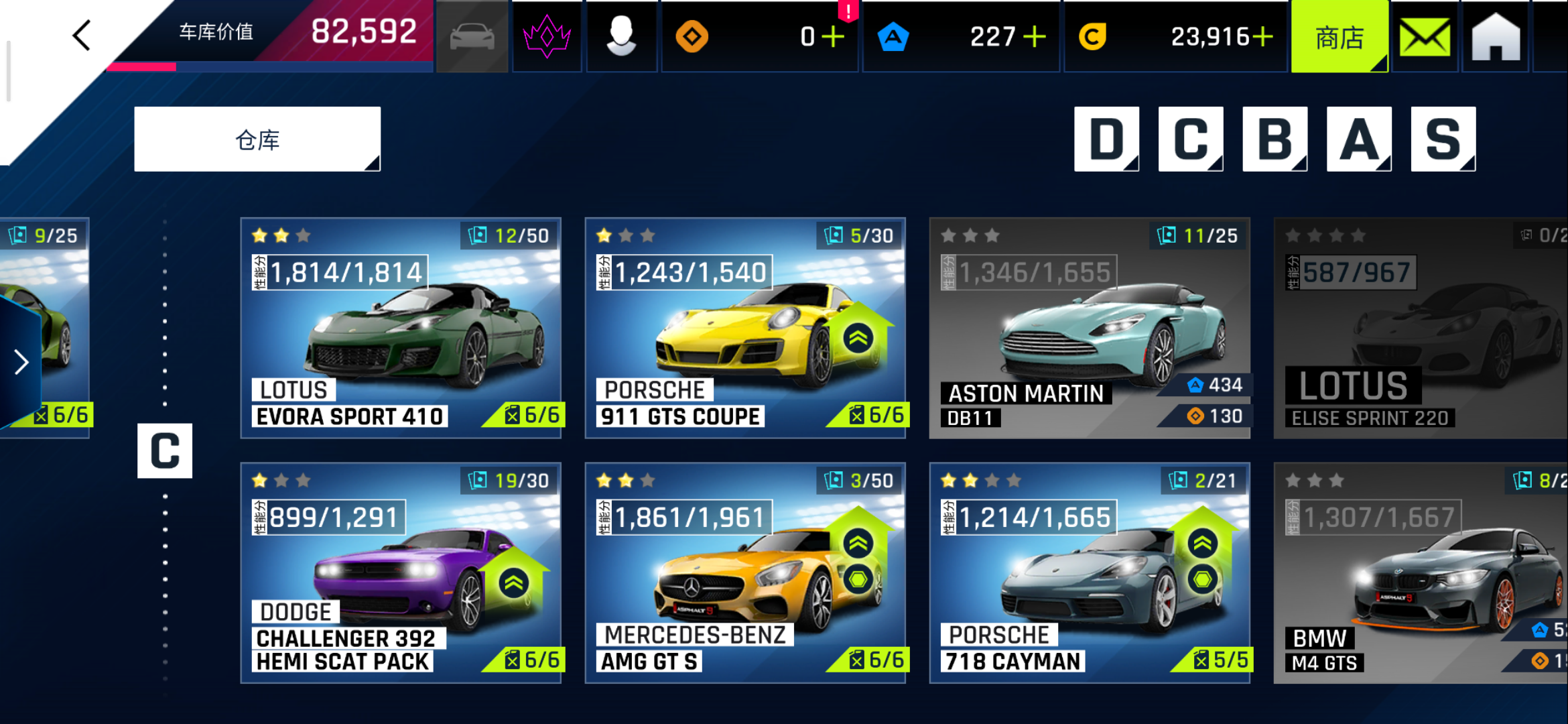Jump to class S cars
The height and width of the screenshot is (724, 1568).
1443,139
